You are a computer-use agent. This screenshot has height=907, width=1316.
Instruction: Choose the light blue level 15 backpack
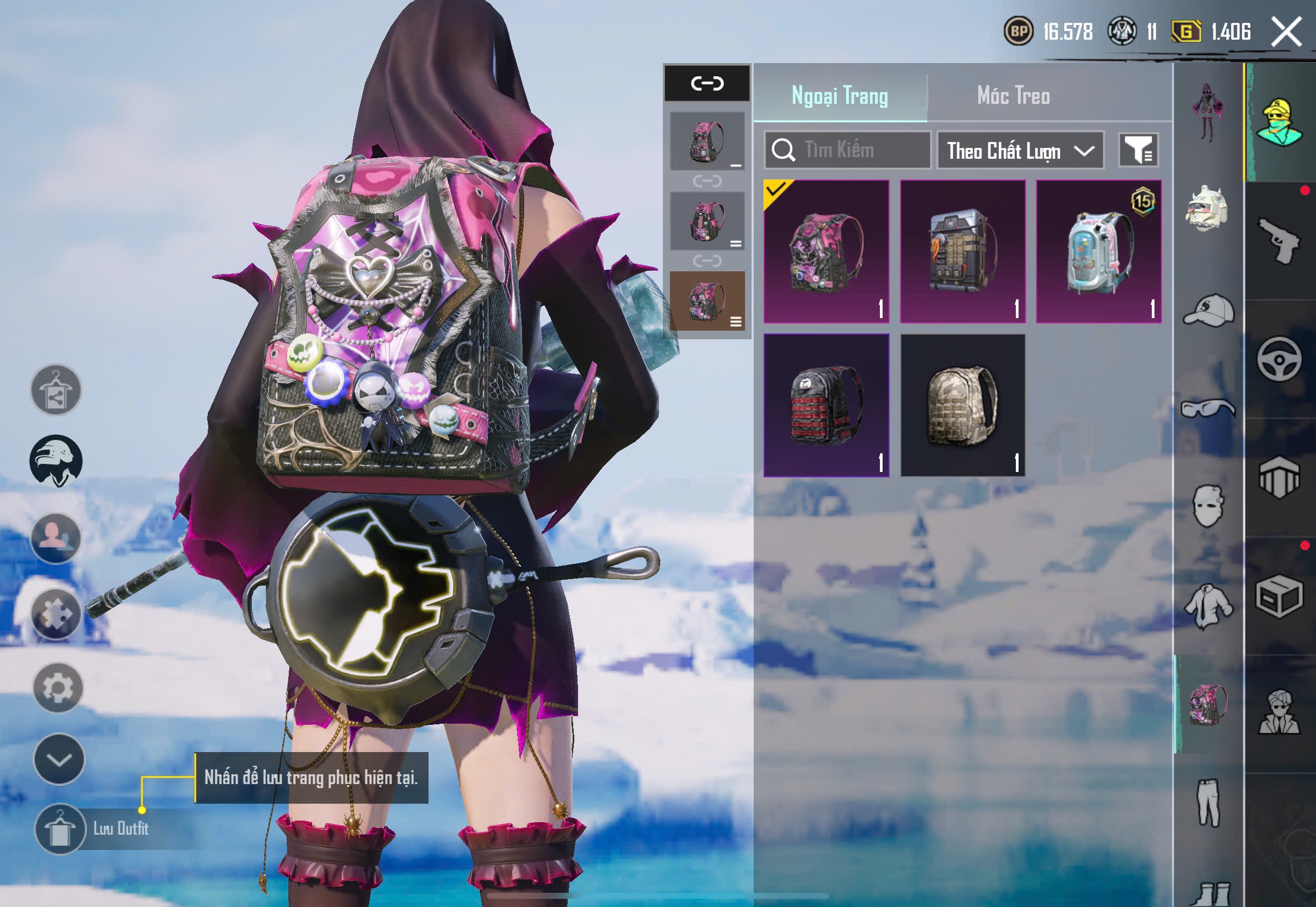click(x=1098, y=251)
